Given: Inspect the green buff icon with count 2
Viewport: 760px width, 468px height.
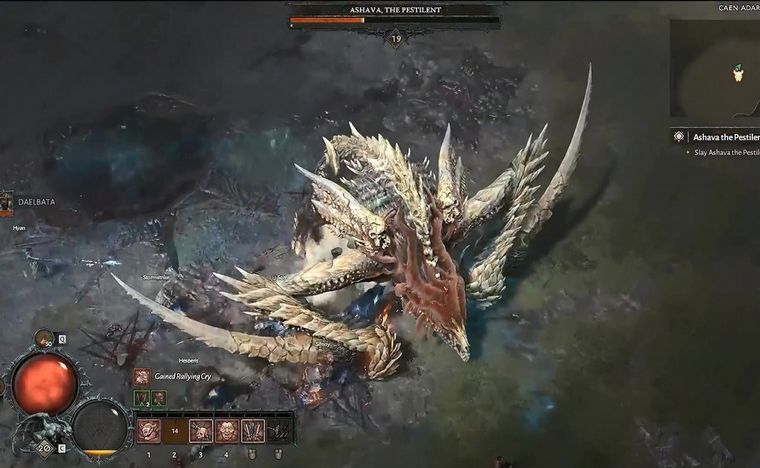Looking at the screenshot, I should point(142,398).
